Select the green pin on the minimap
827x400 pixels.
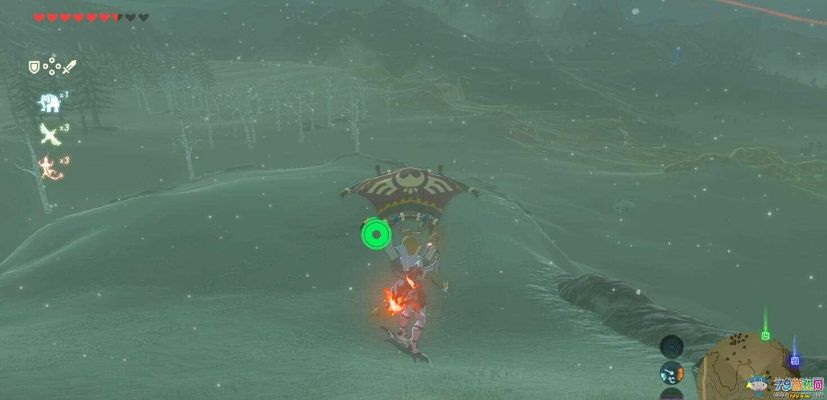(x=765, y=334)
